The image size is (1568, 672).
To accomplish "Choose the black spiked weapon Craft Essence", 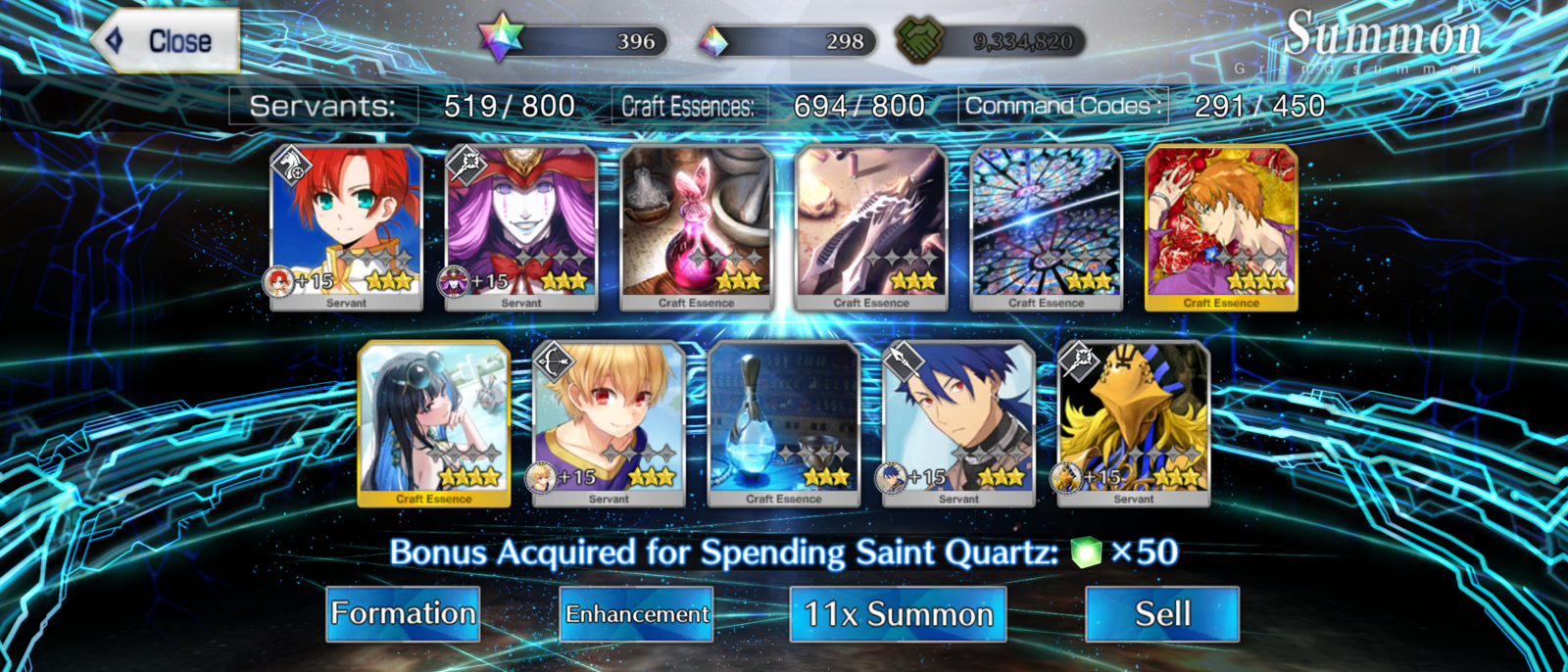I will tap(871, 227).
